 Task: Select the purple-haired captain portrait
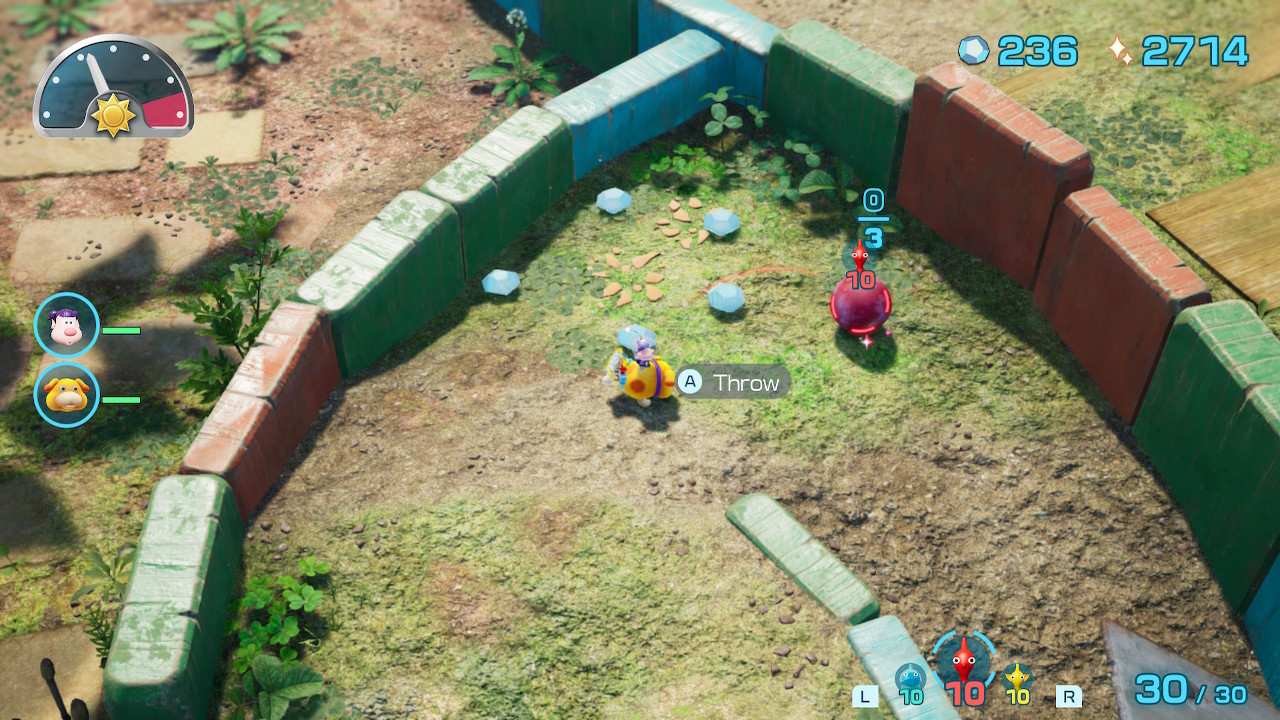point(66,325)
